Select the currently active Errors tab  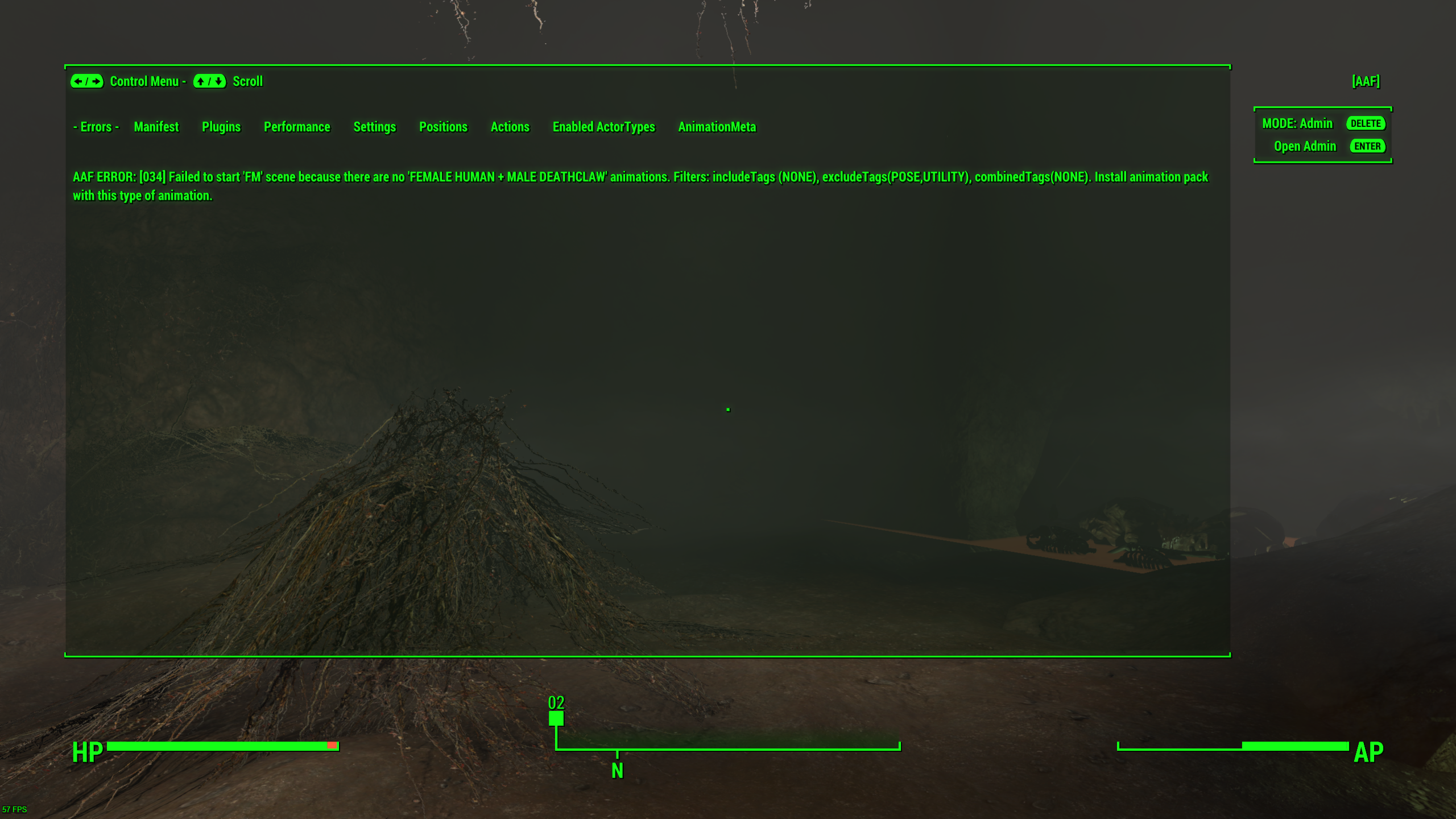click(x=96, y=127)
